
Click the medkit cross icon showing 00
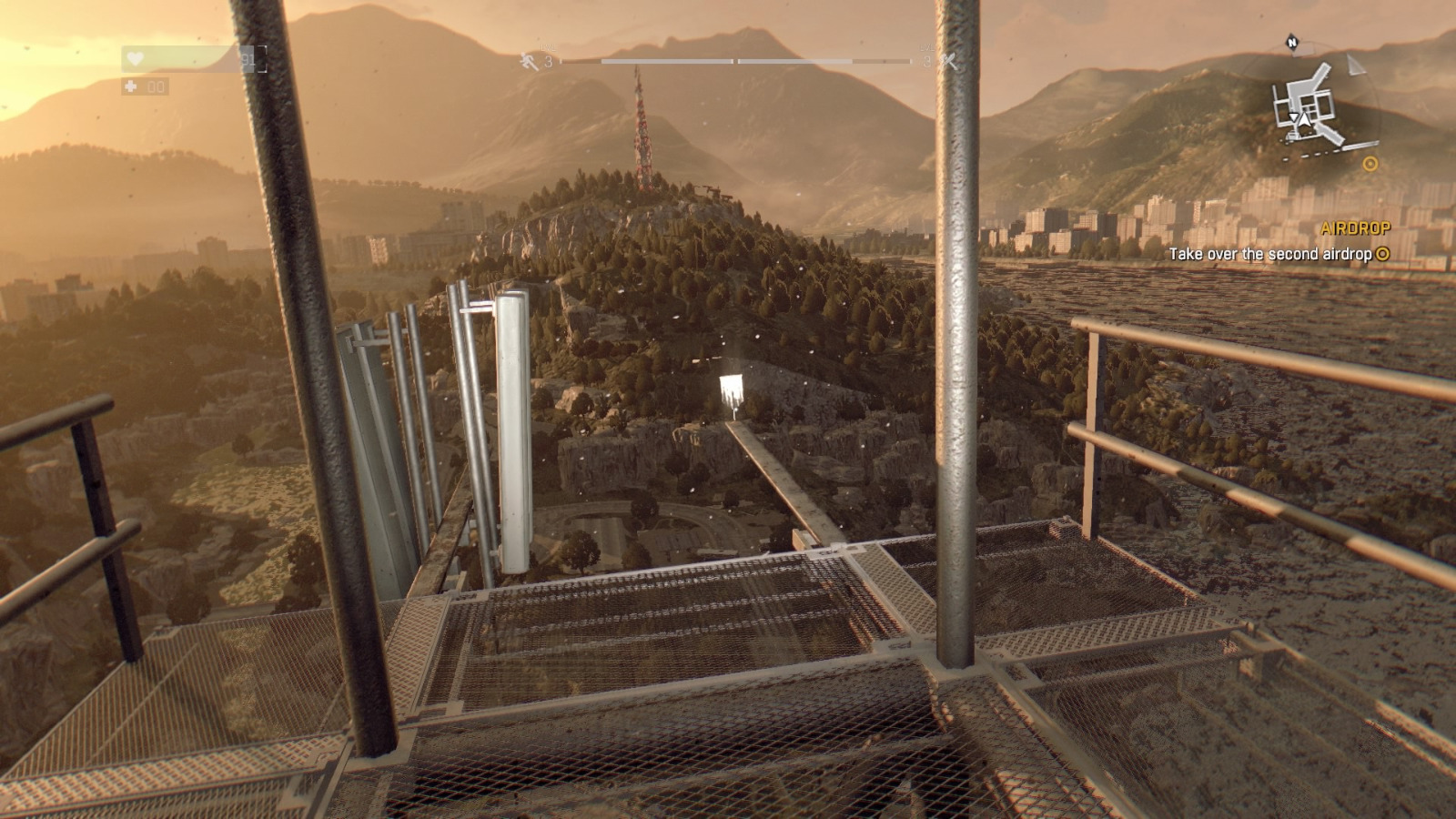click(132, 86)
